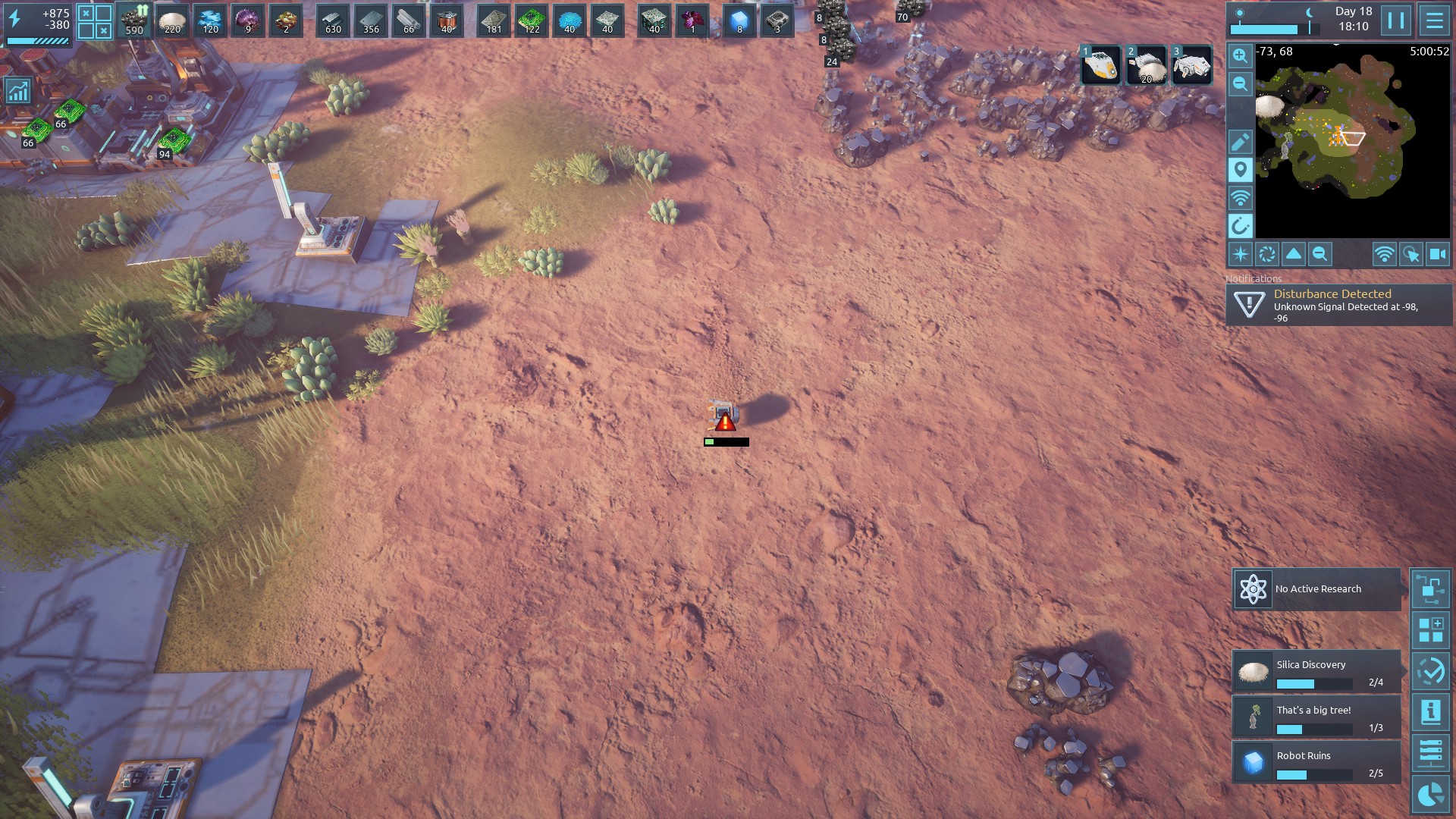Open the info book encyclopedia button
Screen dimensions: 1456x819
tap(1431, 712)
